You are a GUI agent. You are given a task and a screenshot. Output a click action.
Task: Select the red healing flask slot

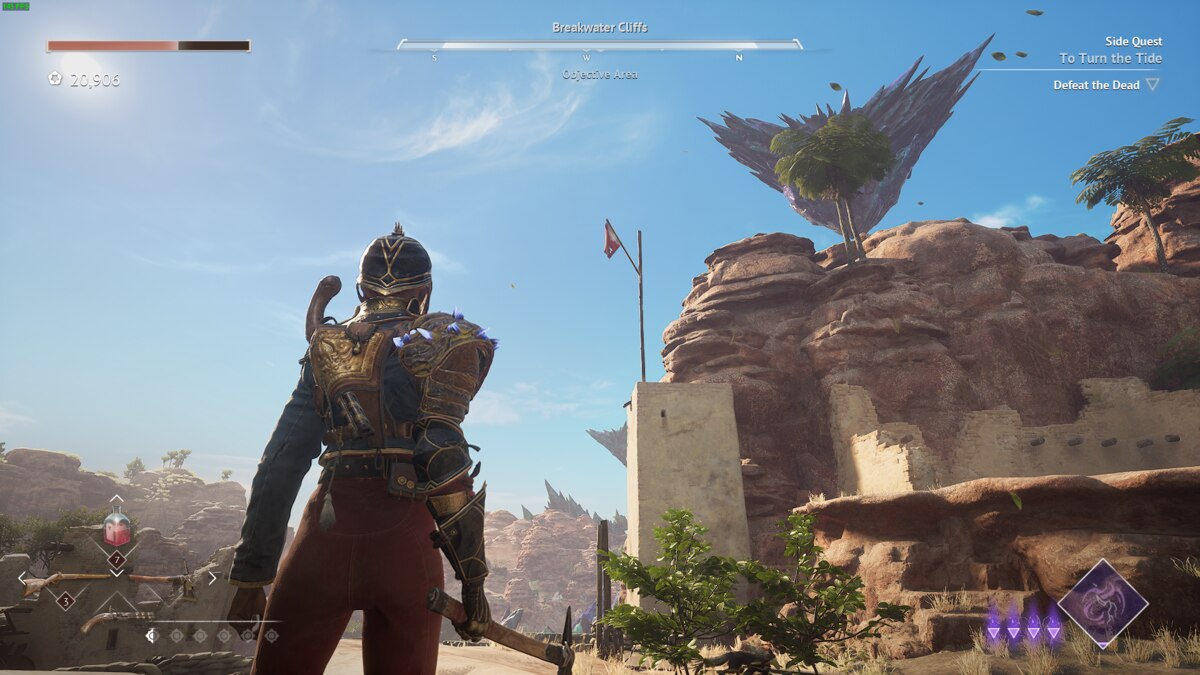click(117, 528)
